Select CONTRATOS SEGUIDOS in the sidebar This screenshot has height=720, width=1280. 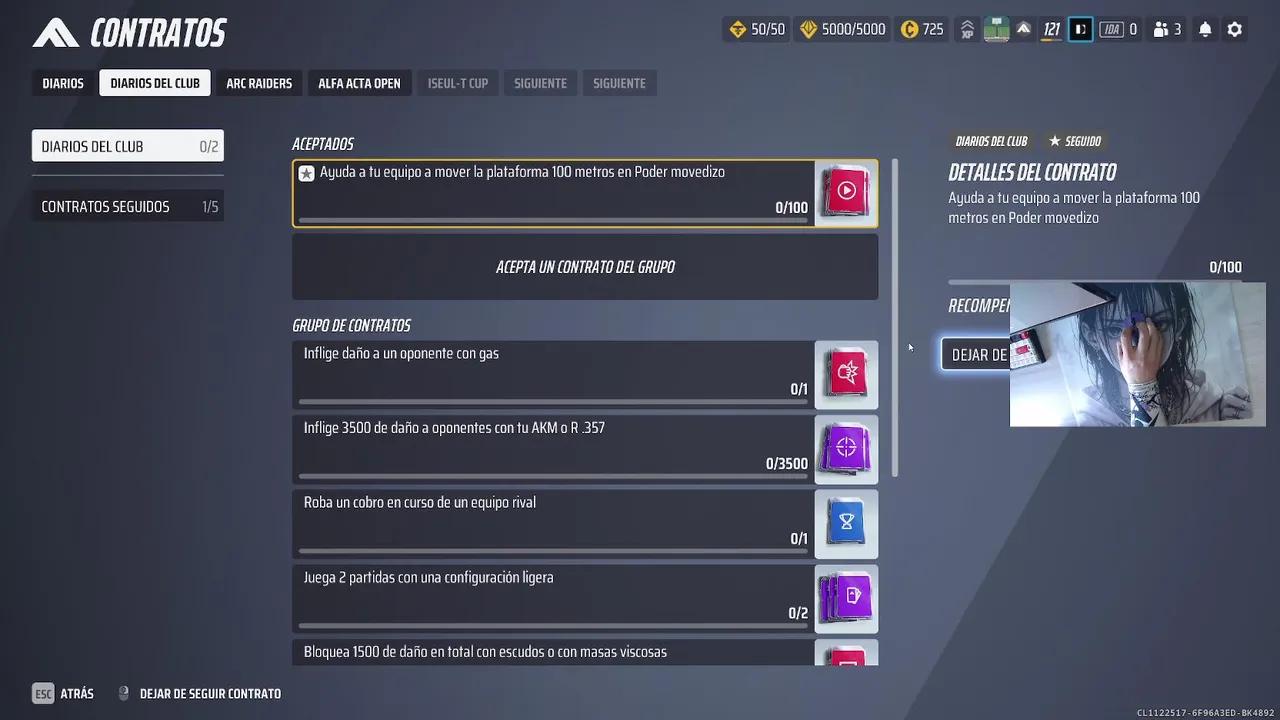(x=127, y=206)
